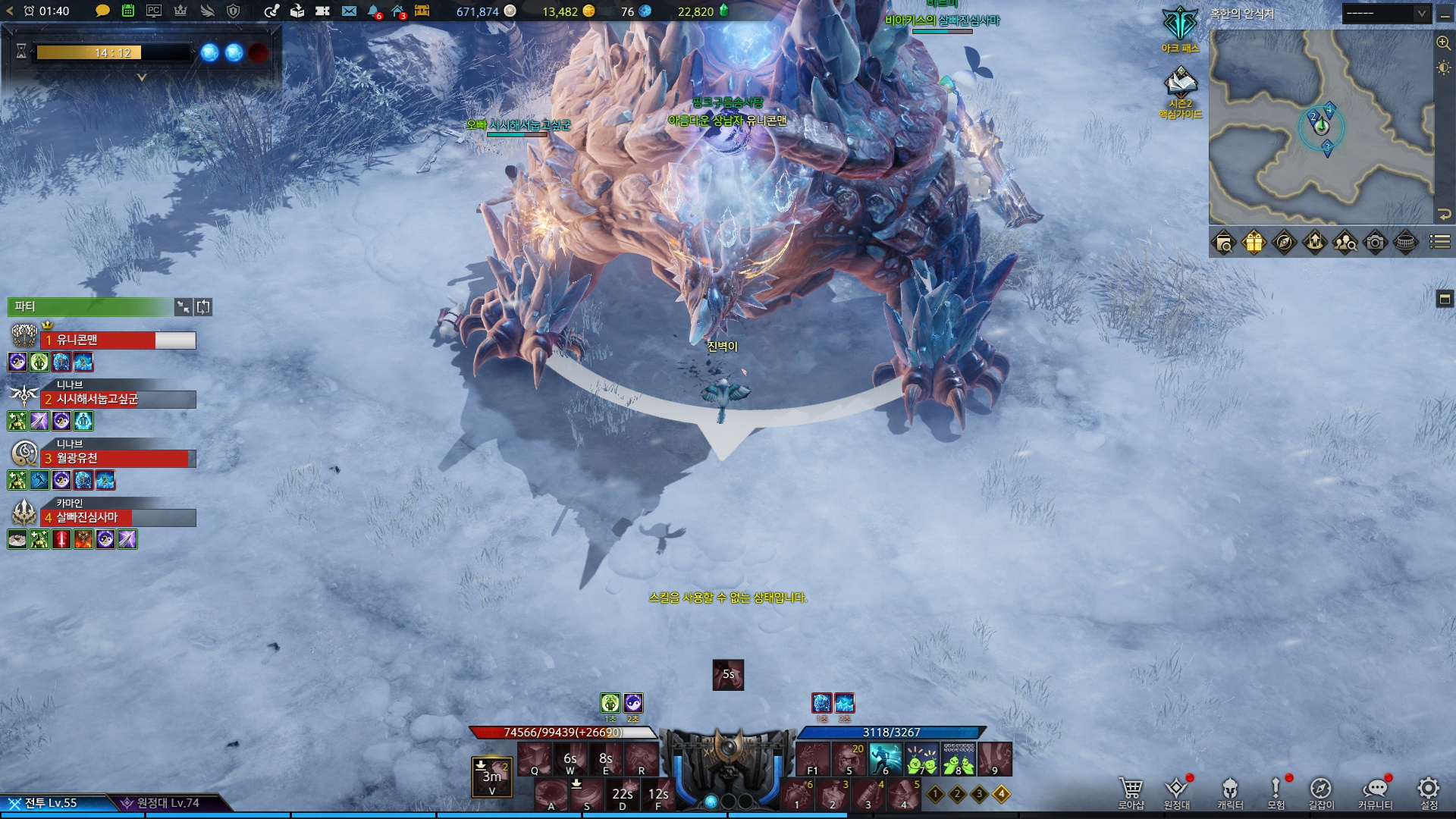Zoom the minimap with the magnifier button

point(1443,43)
